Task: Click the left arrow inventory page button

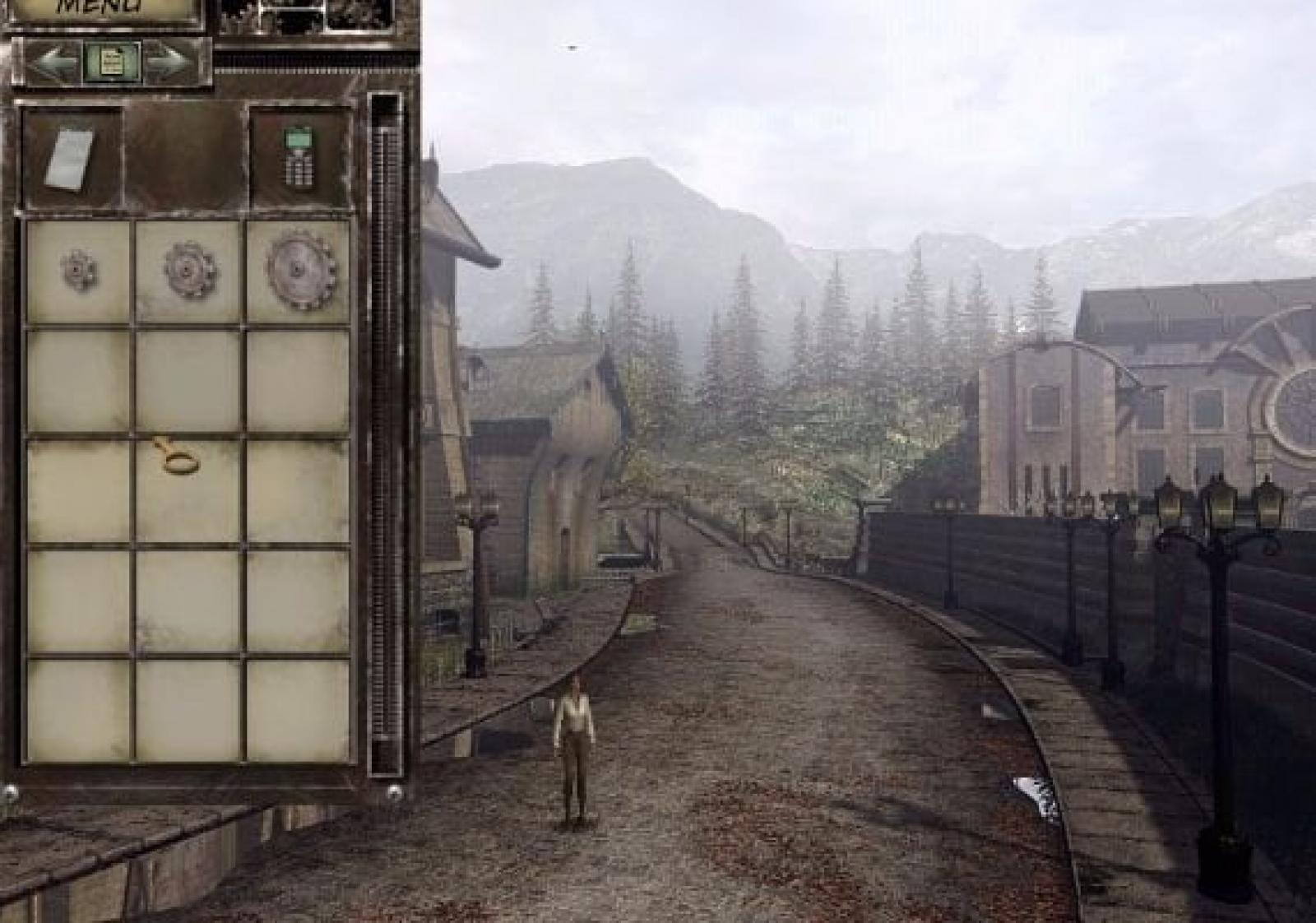Action: (x=54, y=60)
